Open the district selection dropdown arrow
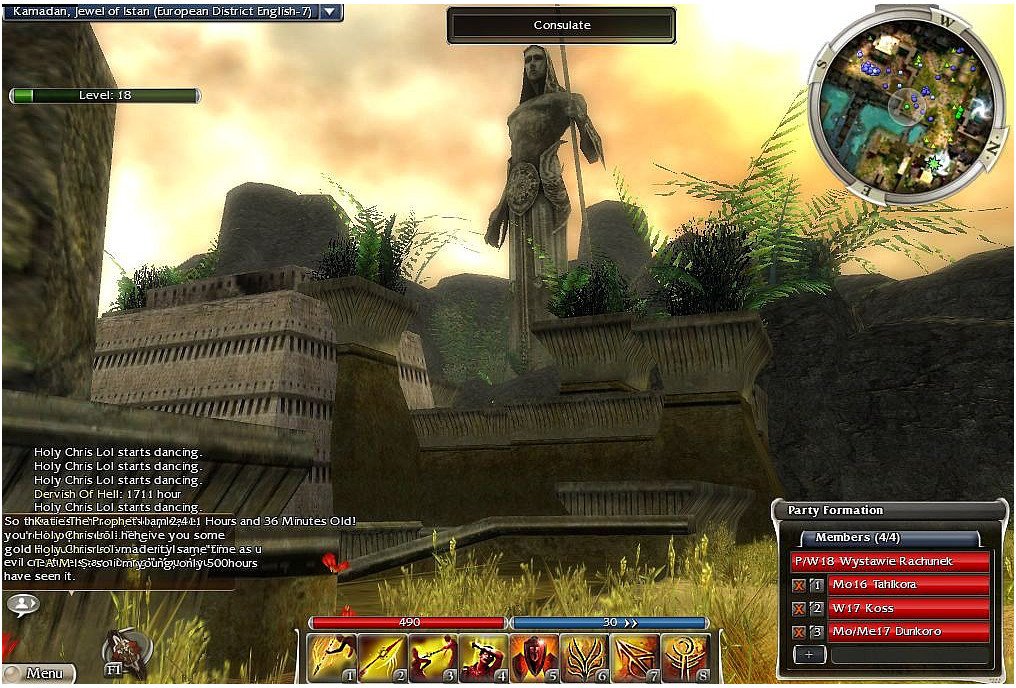This screenshot has width=1016, height=688. pyautogui.click(x=332, y=12)
